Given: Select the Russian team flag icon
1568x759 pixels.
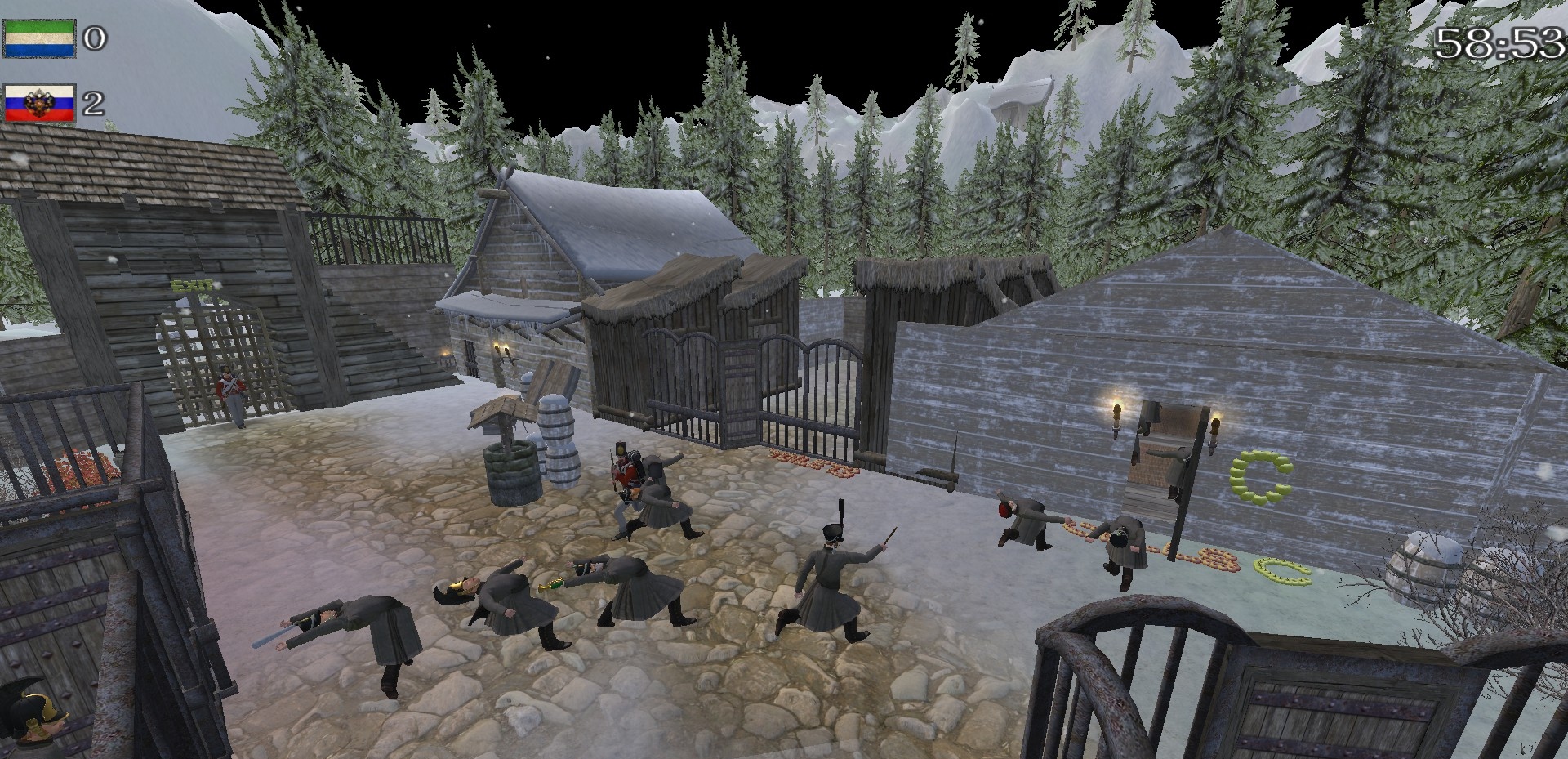Looking at the screenshot, I should point(39,103).
